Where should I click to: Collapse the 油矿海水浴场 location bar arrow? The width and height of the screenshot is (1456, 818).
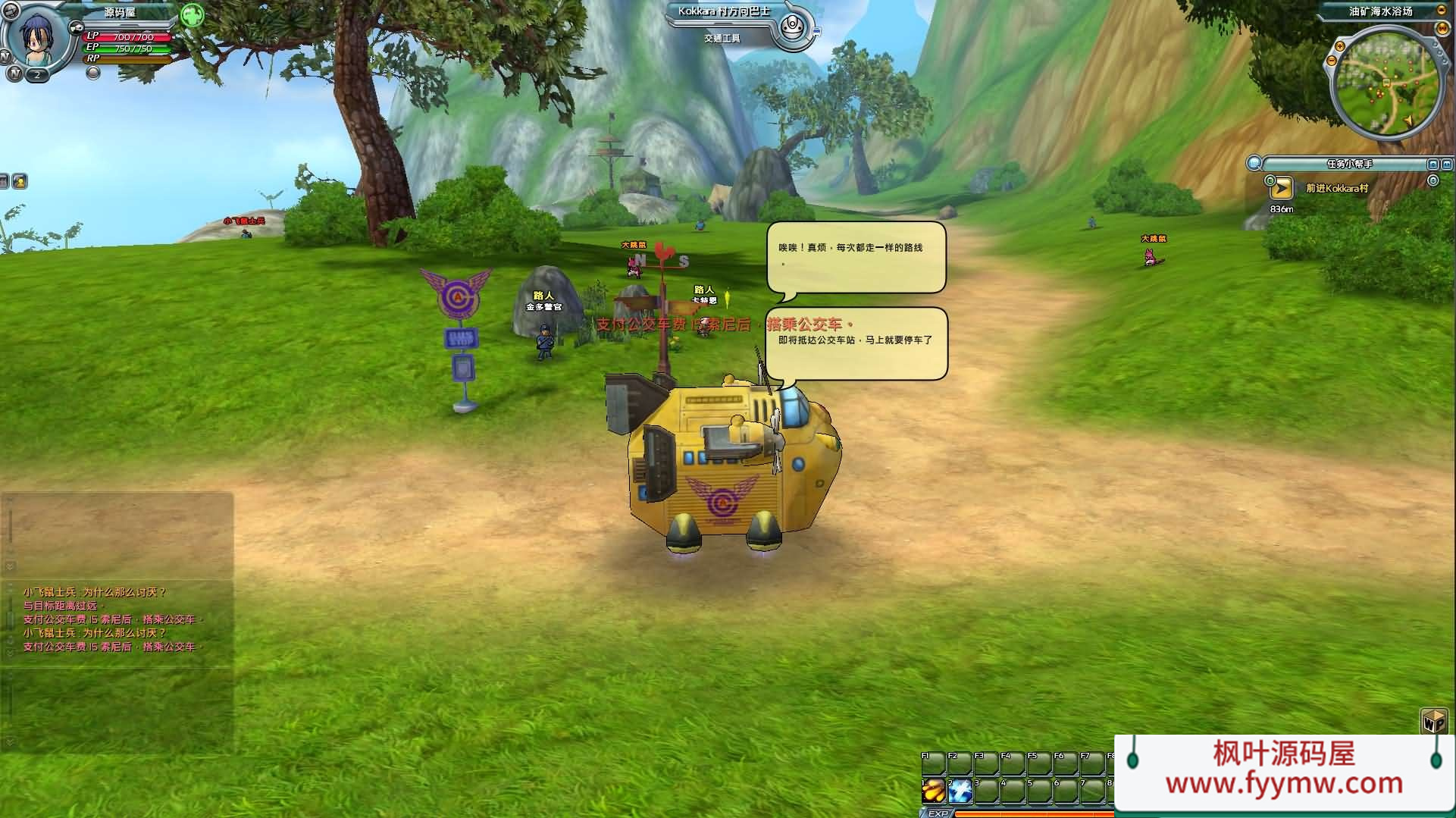coord(1441,11)
